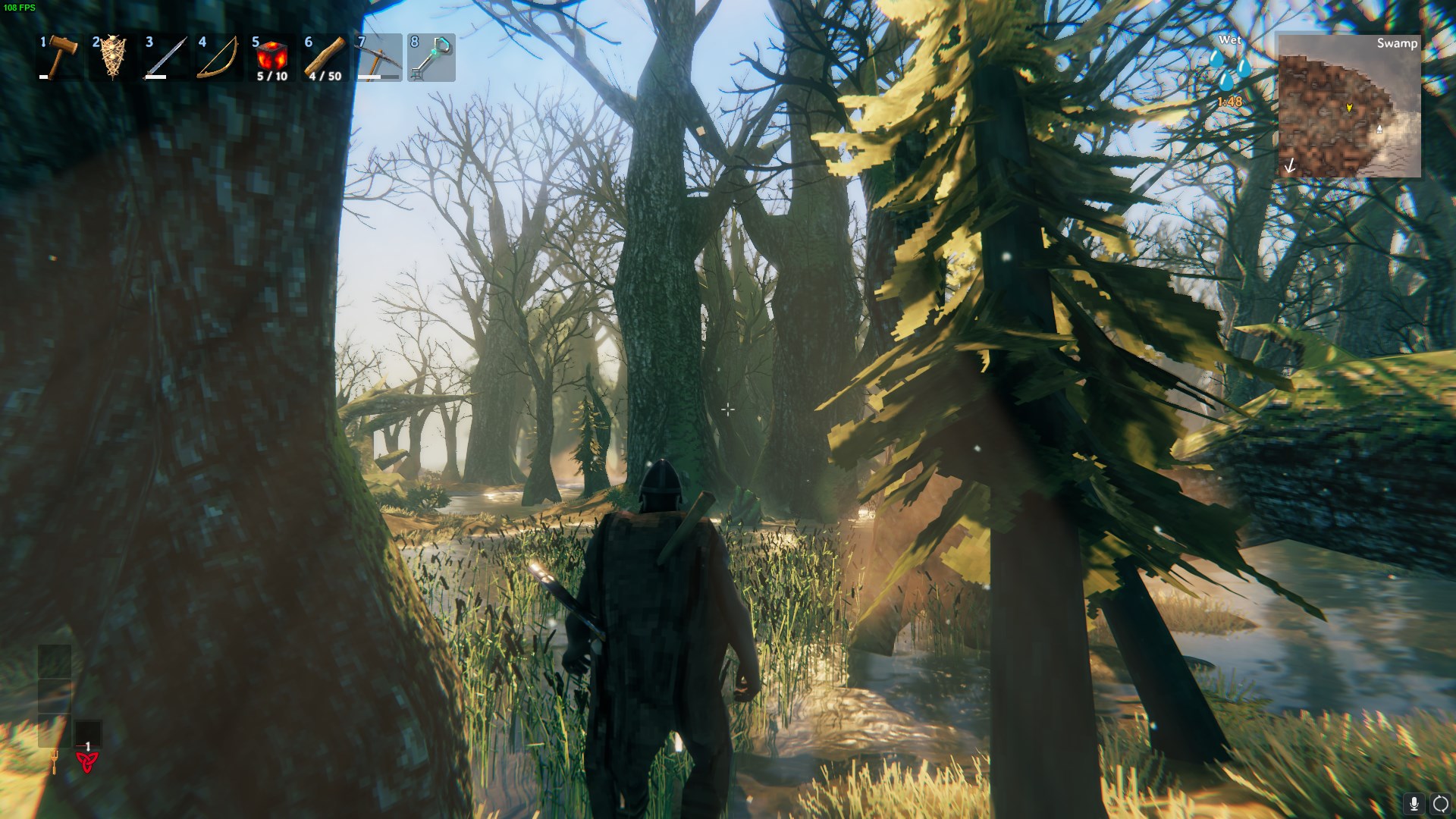Choose the iron sword slot
Screen dimensions: 1456x819
166,58
